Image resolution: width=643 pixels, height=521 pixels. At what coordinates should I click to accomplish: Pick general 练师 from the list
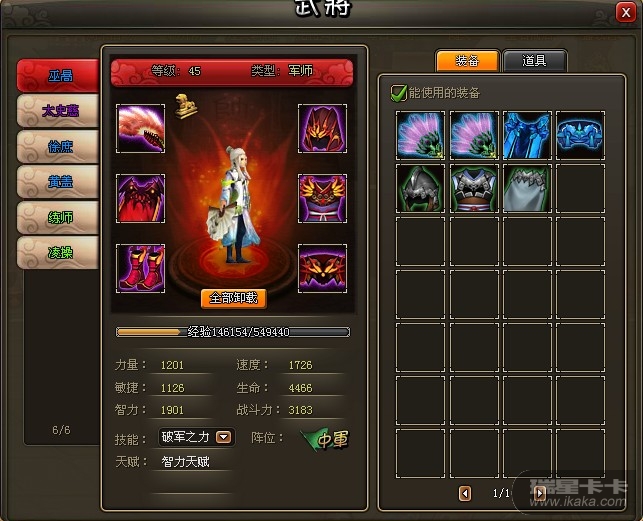pos(59,218)
